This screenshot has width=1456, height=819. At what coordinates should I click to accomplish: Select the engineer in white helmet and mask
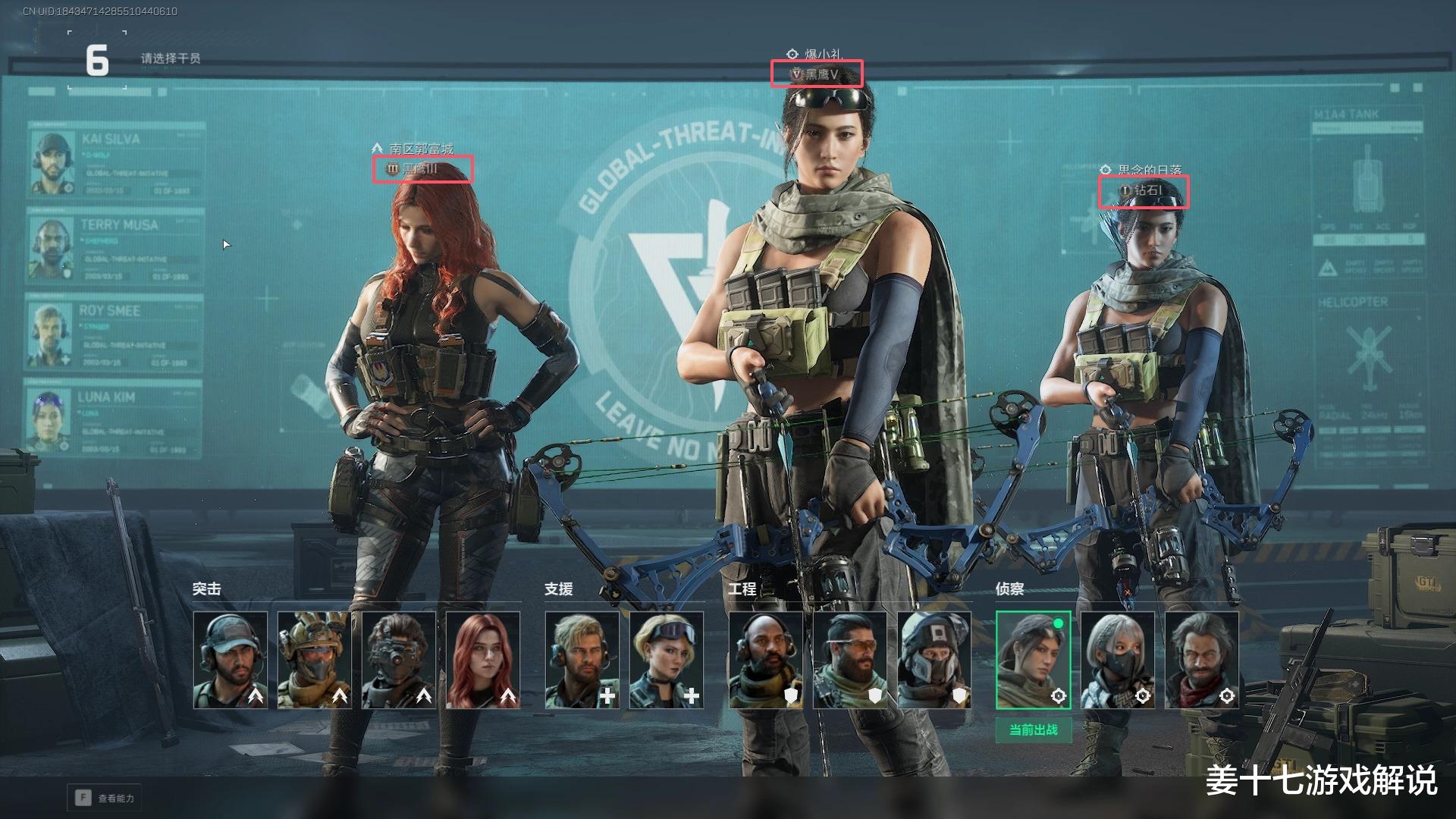pyautogui.click(x=934, y=660)
